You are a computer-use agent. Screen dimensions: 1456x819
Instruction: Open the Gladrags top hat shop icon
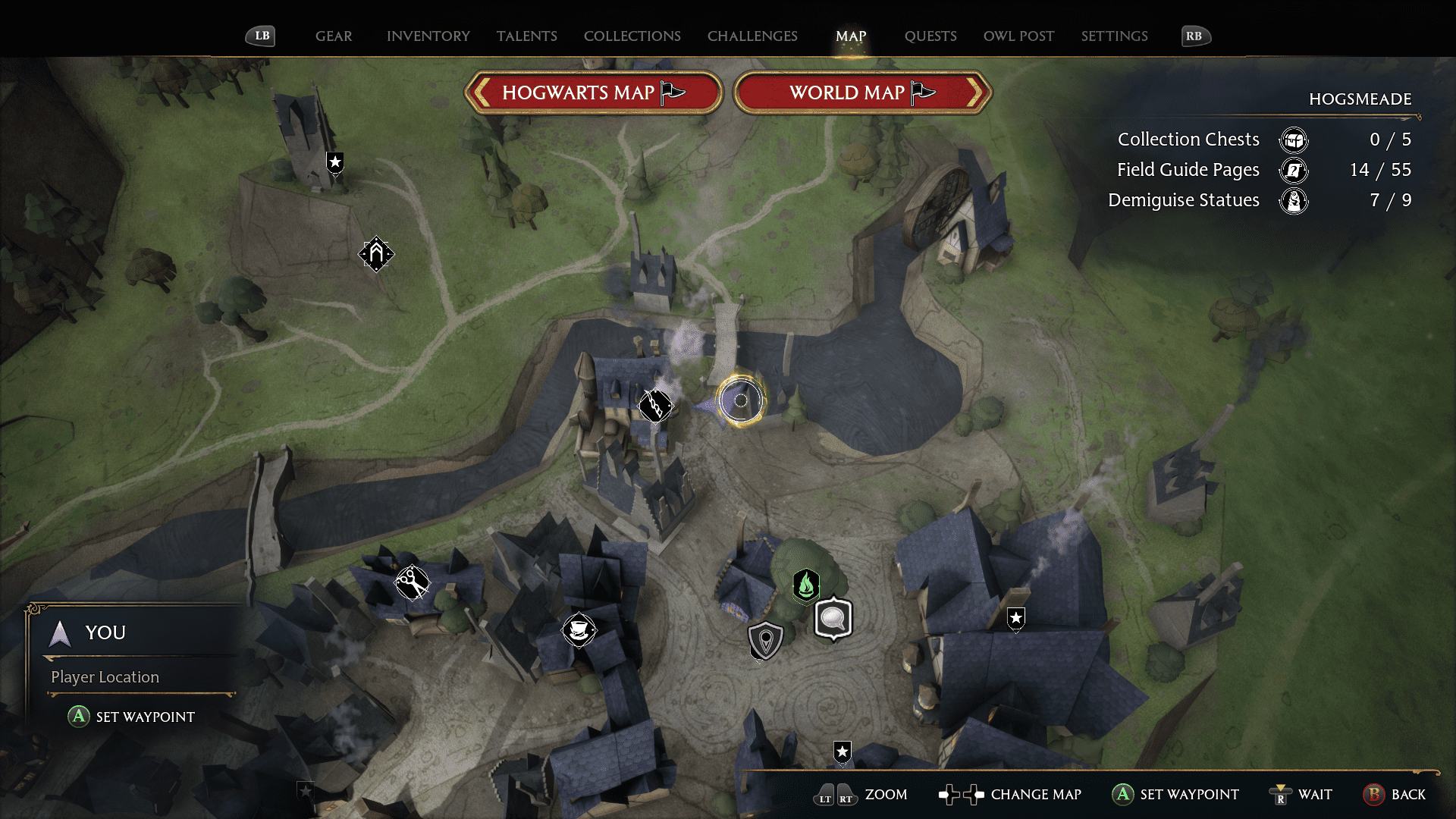(579, 629)
